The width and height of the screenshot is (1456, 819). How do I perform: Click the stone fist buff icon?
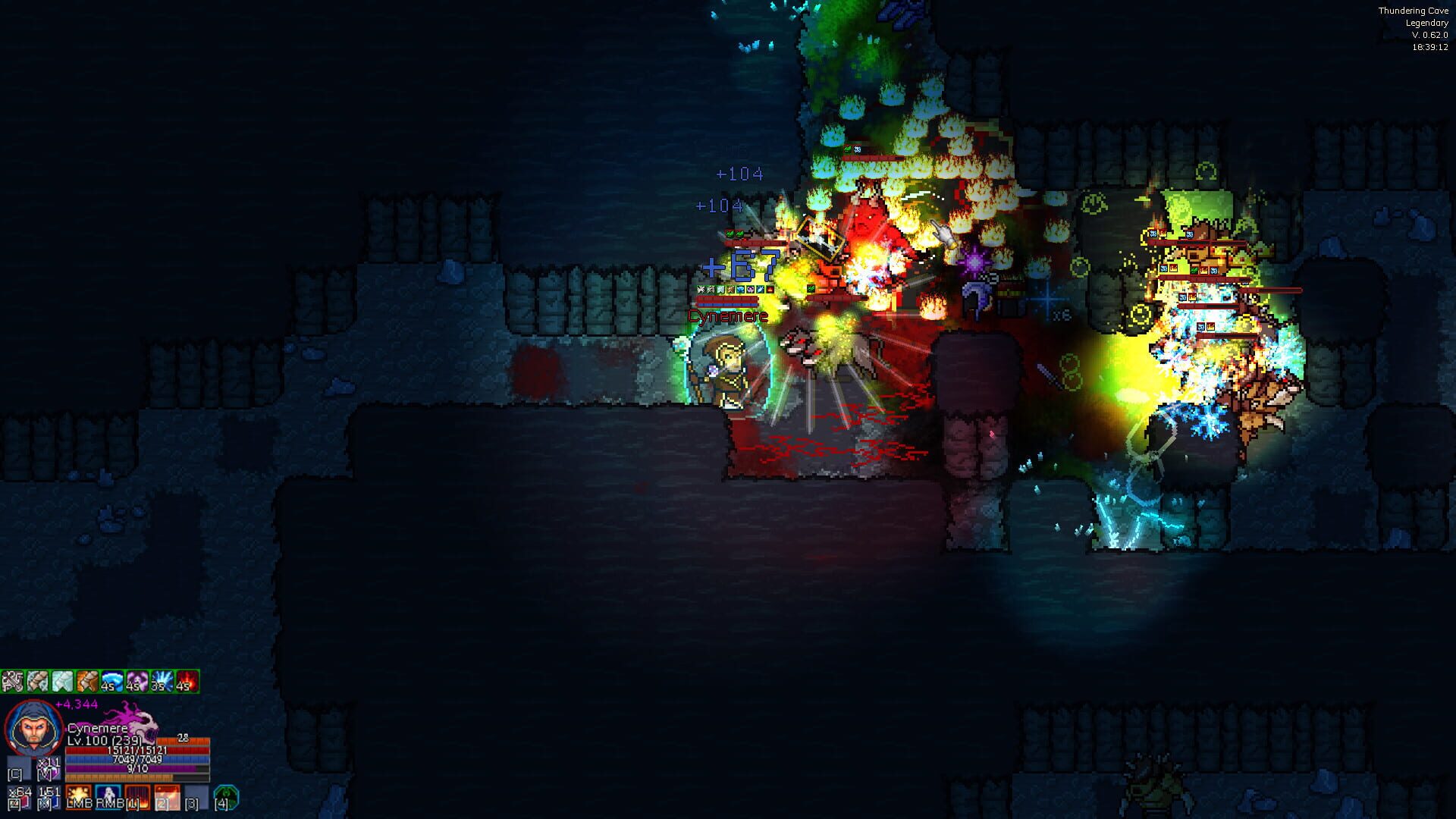37,680
